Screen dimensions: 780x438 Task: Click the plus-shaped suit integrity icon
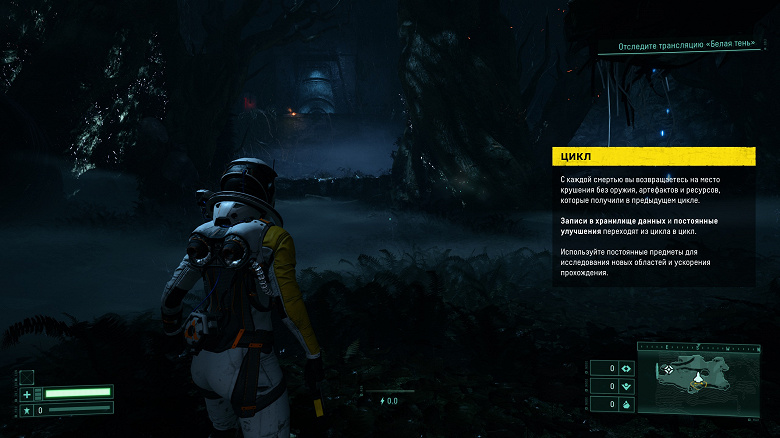[27, 393]
